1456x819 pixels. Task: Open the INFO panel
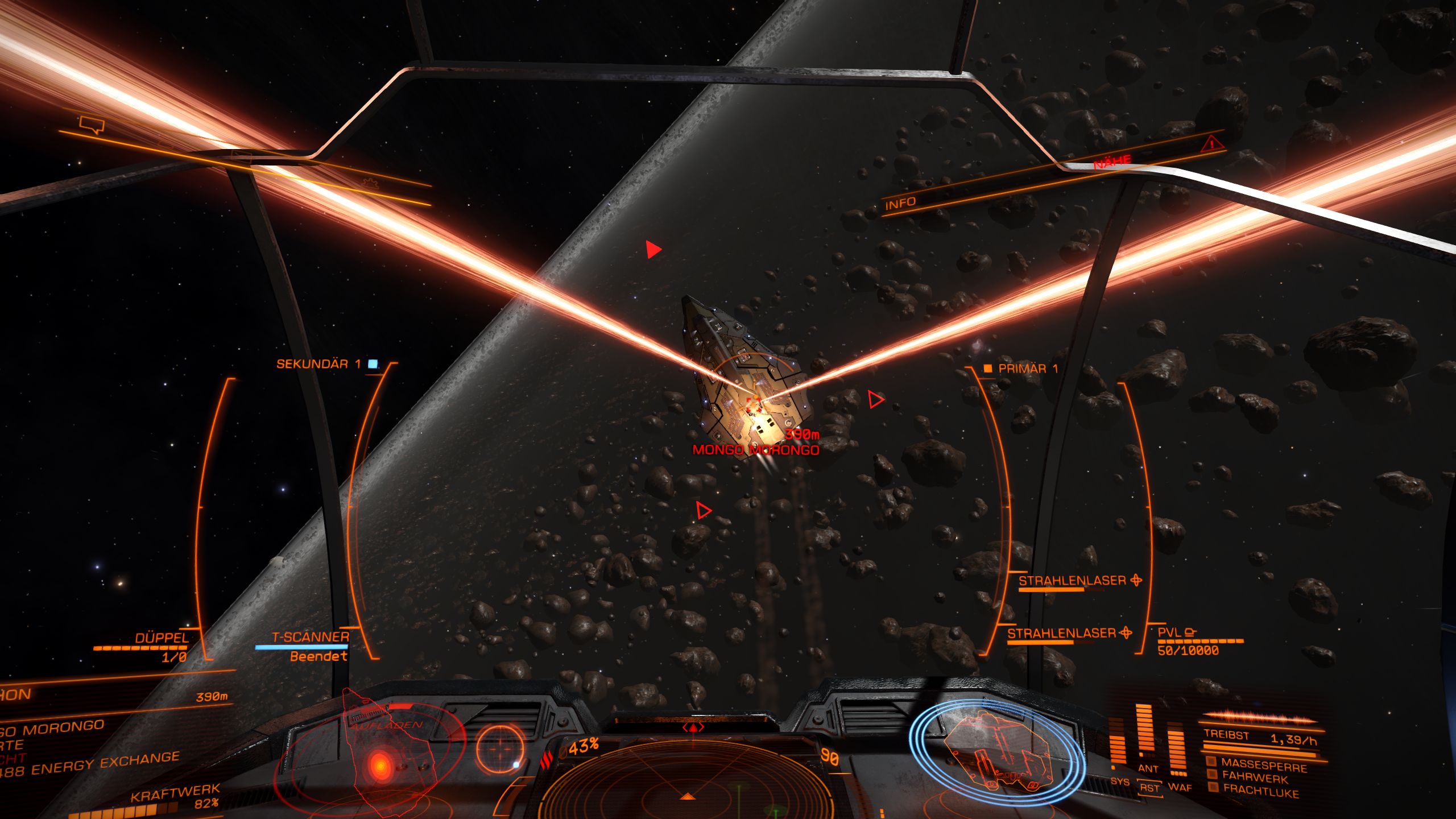click(900, 203)
